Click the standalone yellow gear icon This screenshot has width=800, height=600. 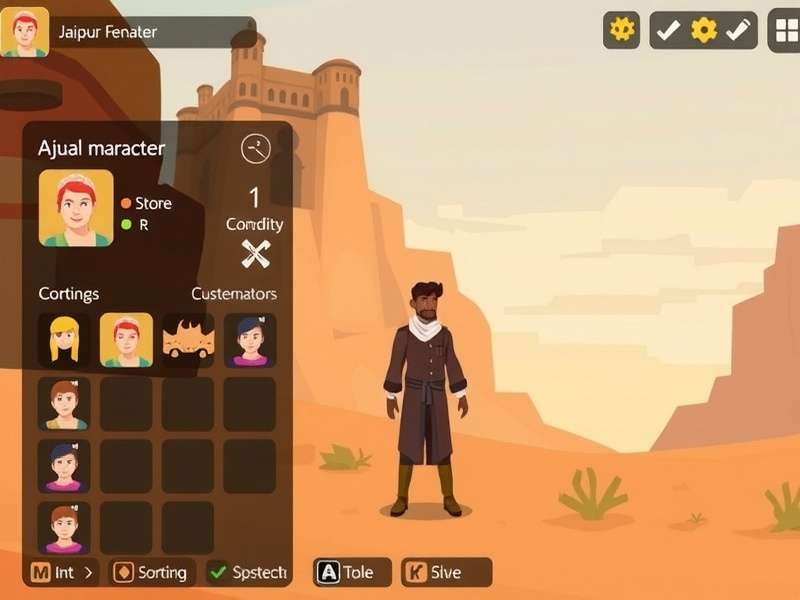(x=621, y=30)
